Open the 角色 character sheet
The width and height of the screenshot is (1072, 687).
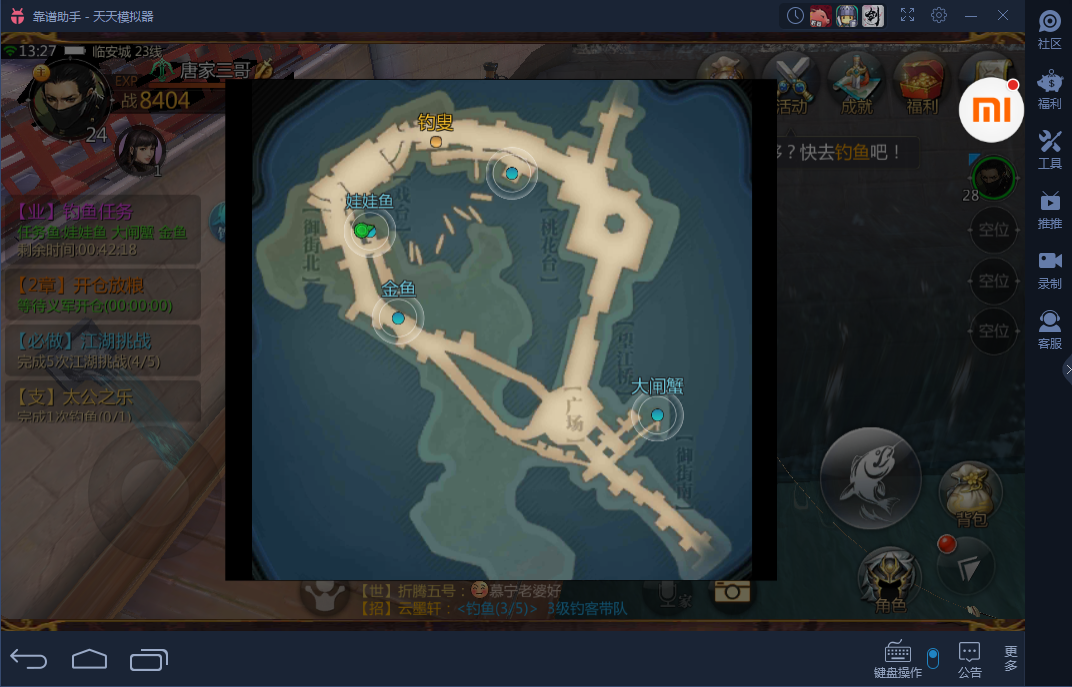tap(889, 577)
